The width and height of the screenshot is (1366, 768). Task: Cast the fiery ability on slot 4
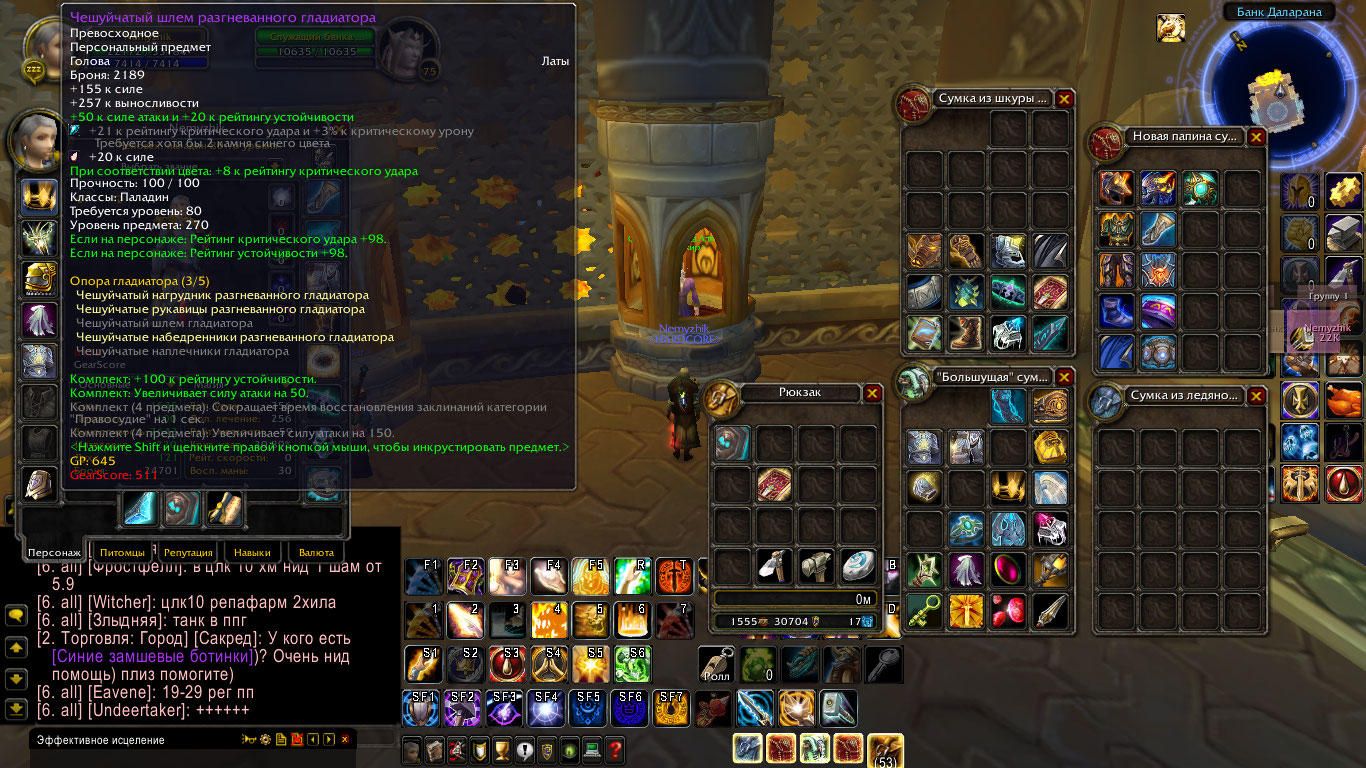pos(547,619)
